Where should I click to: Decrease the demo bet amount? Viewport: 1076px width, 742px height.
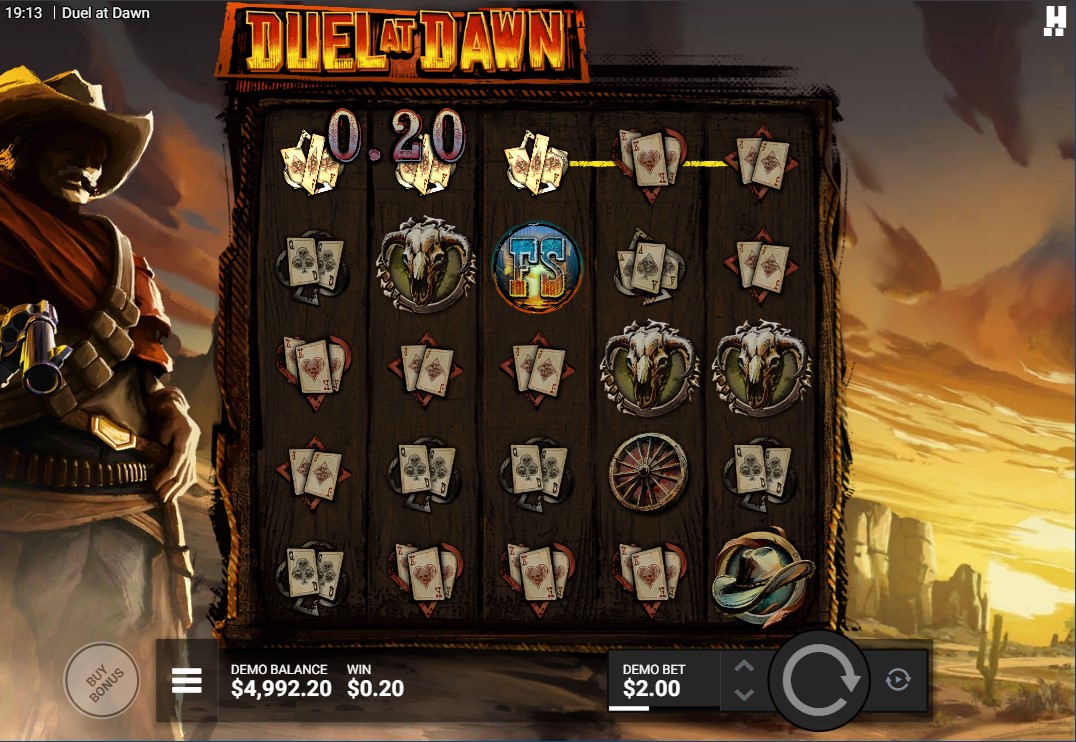(x=744, y=693)
